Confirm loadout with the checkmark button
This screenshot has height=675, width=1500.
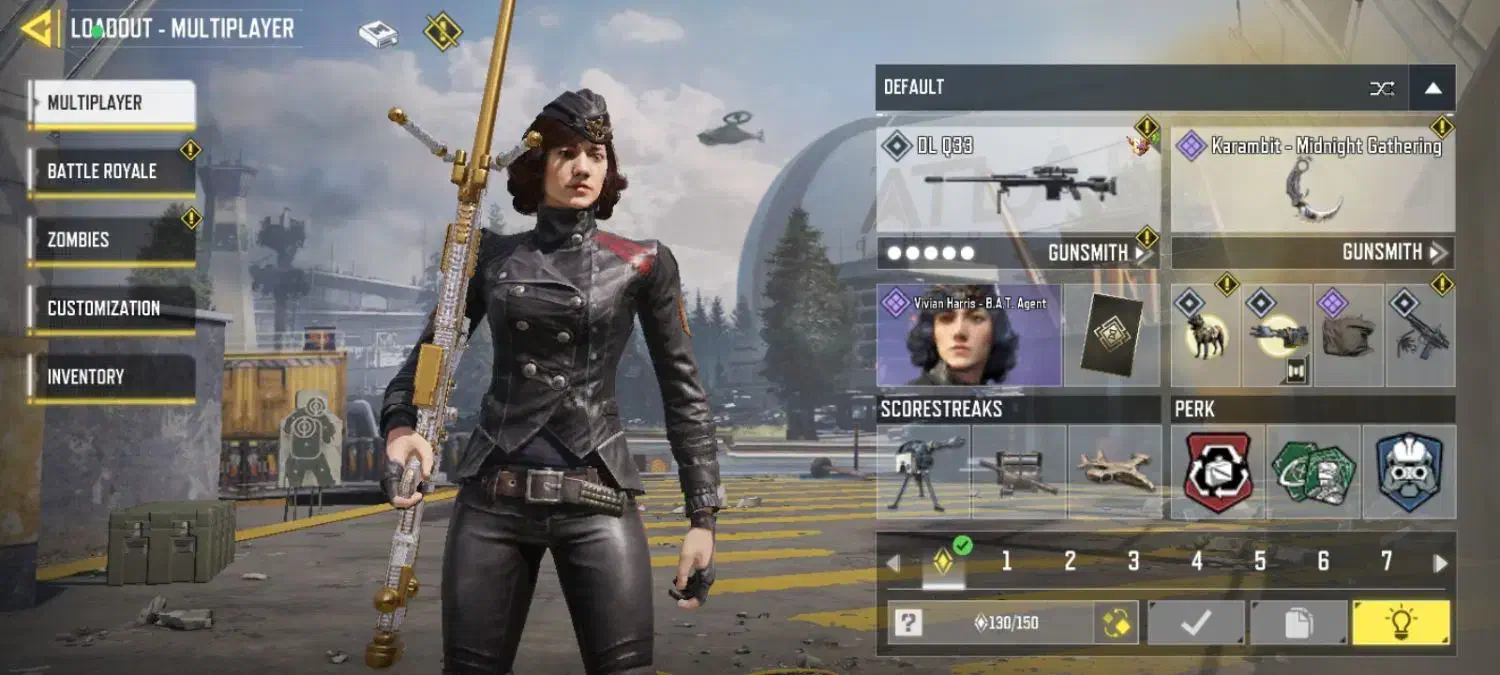(x=1196, y=623)
